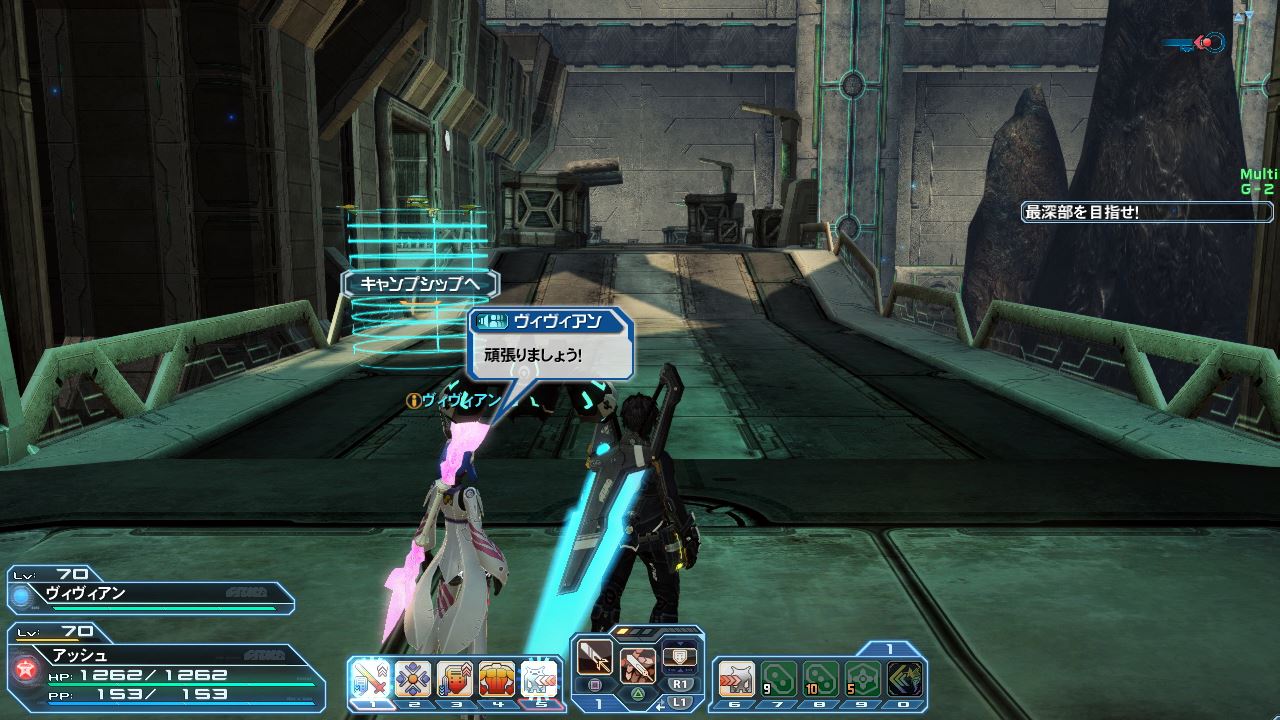The image size is (1280, 720).
Task: Click the shield guard action icon
Action: [x=680, y=654]
